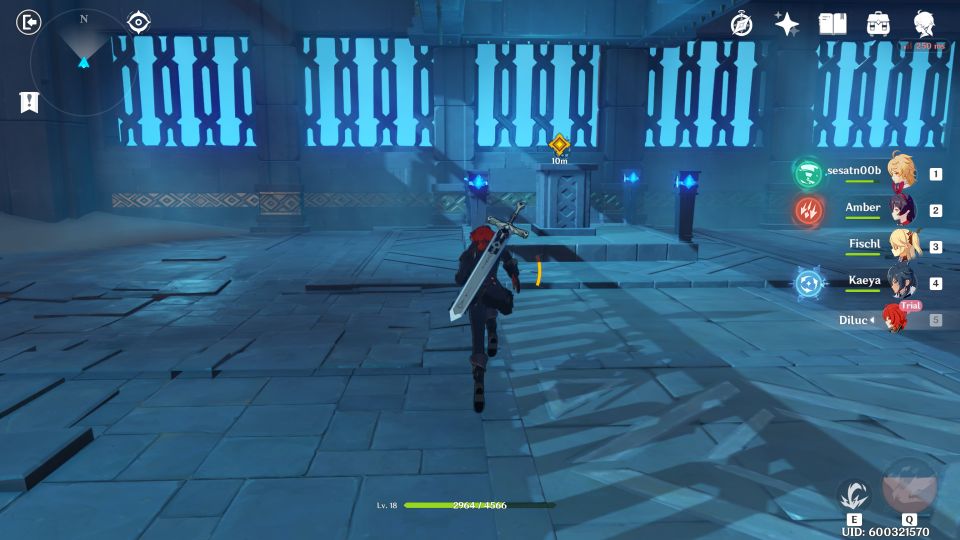960x540 pixels.
Task: Trigger Amber's red elemental burst icon
Action: (x=808, y=210)
